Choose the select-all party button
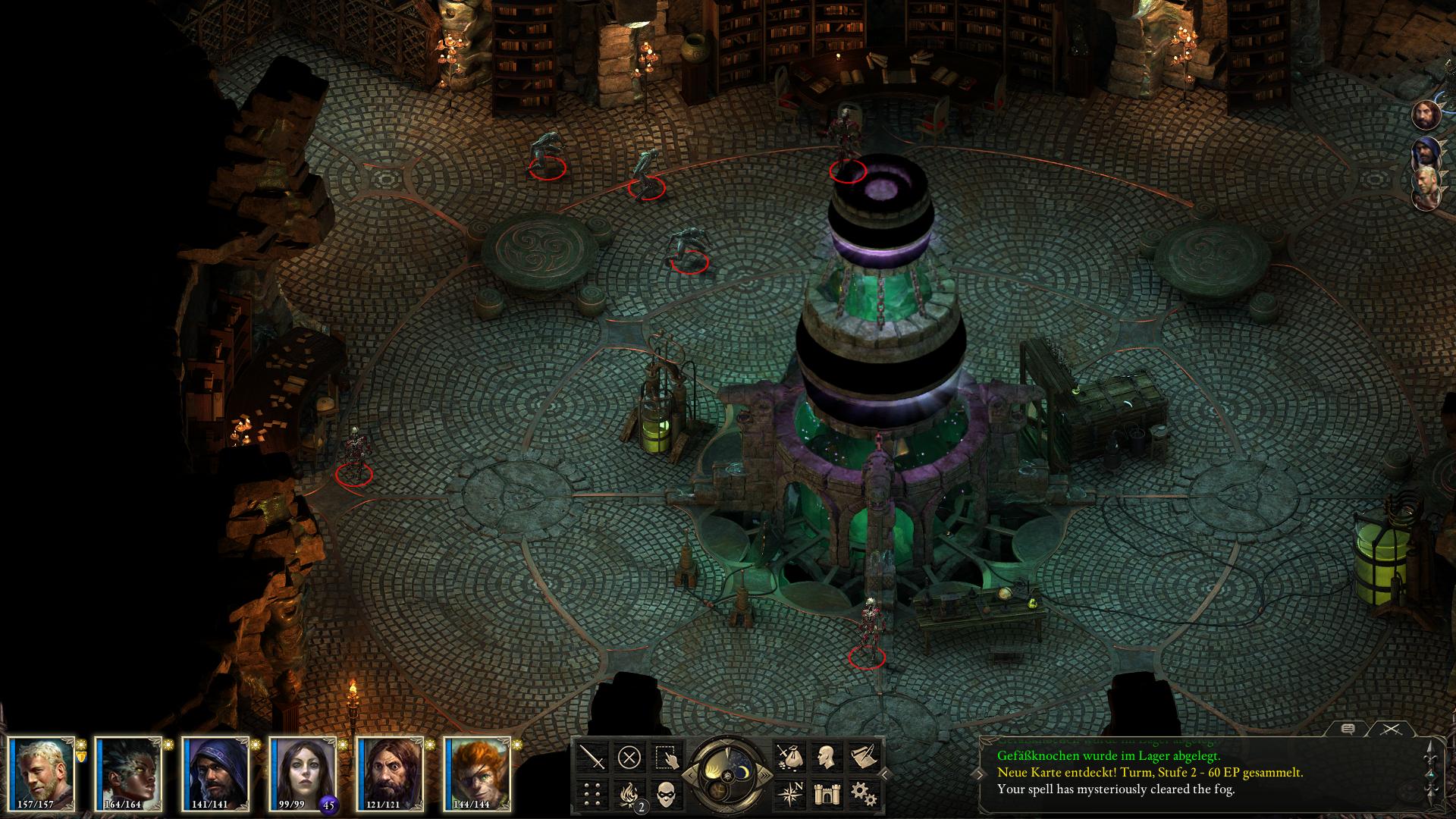 (x=667, y=757)
